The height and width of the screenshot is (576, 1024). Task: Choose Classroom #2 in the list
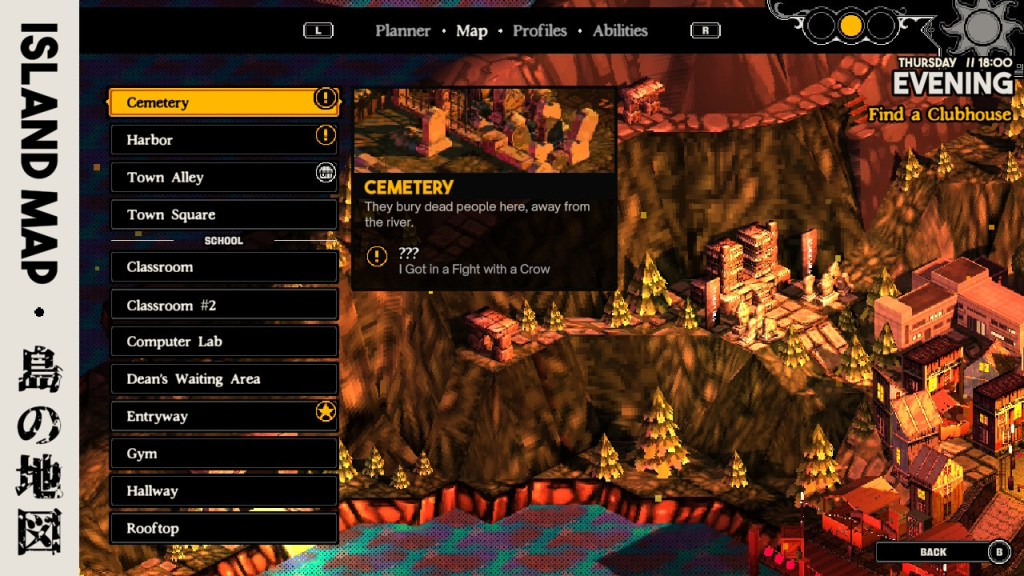(x=222, y=305)
